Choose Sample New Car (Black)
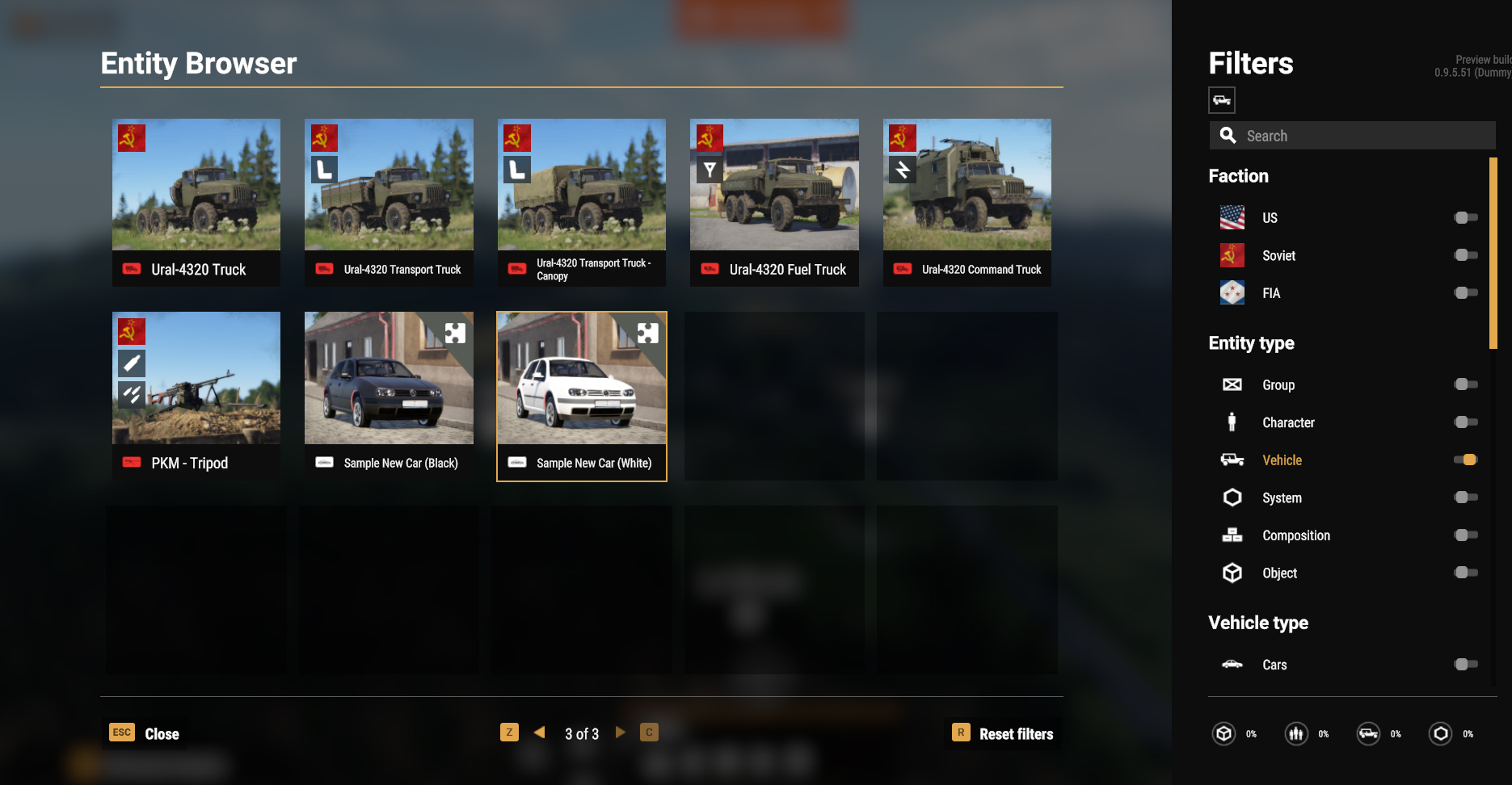Image resolution: width=1512 pixels, height=785 pixels. 389,395
